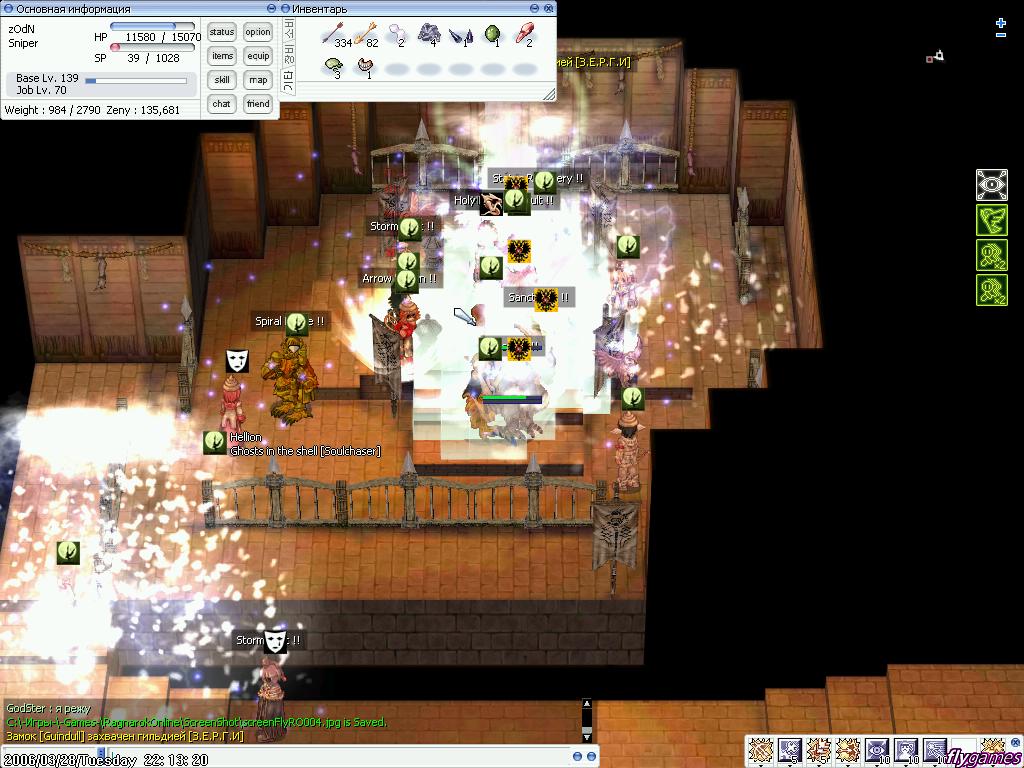Open the chat button
Screen dimensions: 1024x768
[x=222, y=104]
